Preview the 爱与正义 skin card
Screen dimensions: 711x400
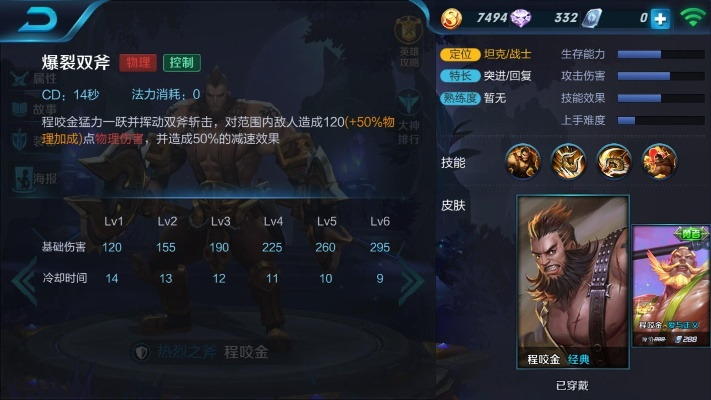pos(671,285)
